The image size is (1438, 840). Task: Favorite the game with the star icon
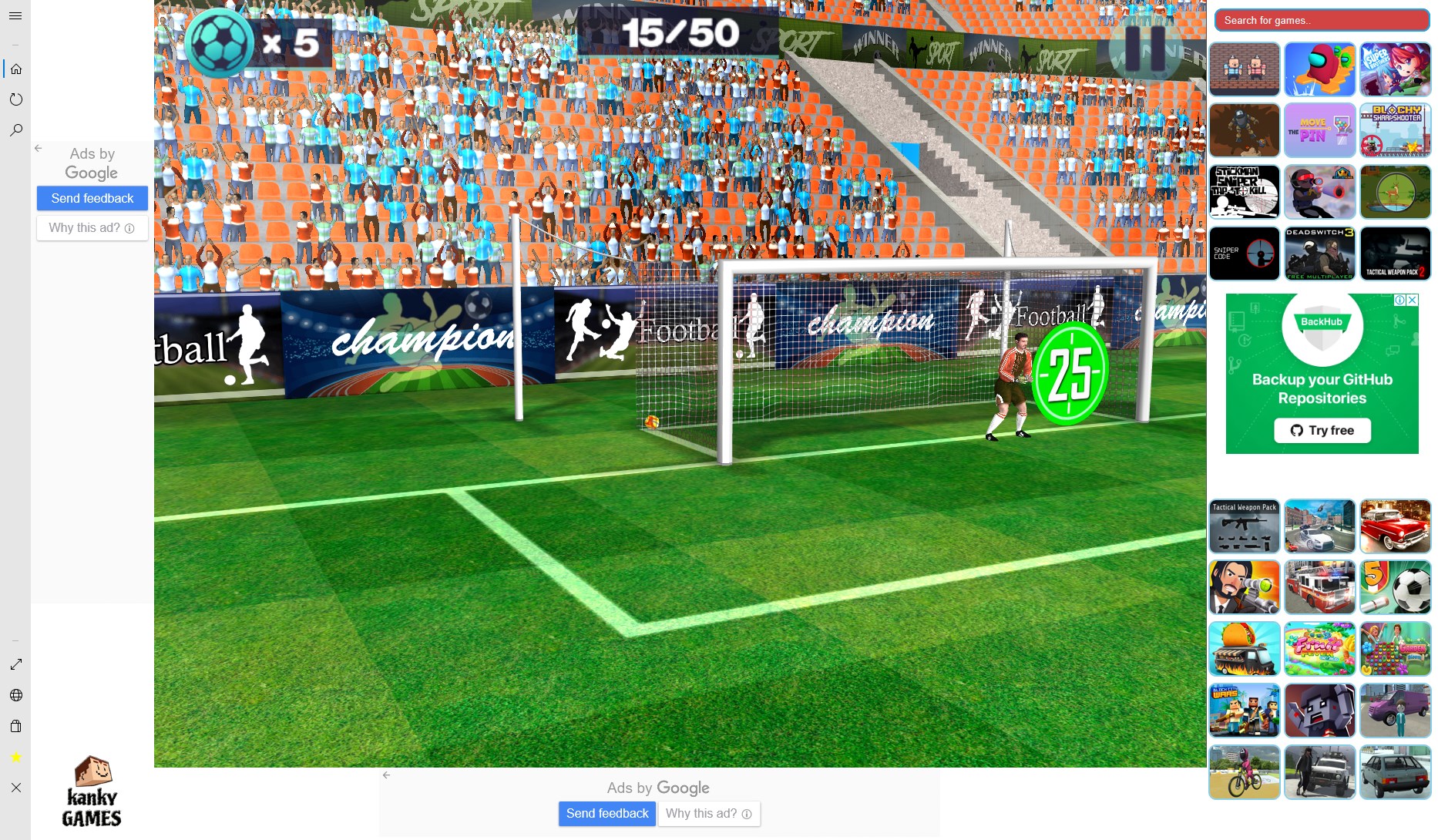pyautogui.click(x=14, y=757)
